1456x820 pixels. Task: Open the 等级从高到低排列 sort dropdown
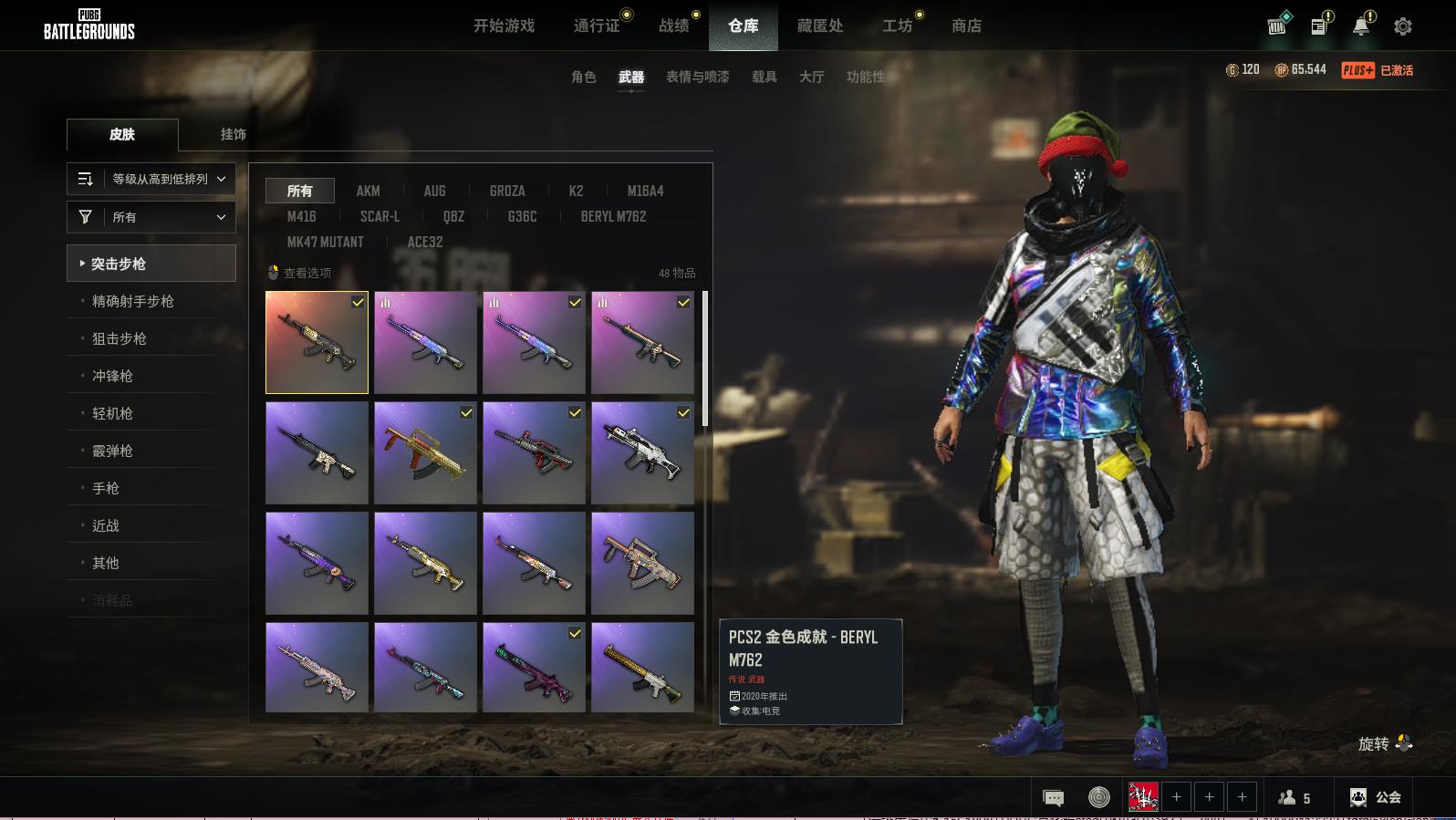coord(151,179)
